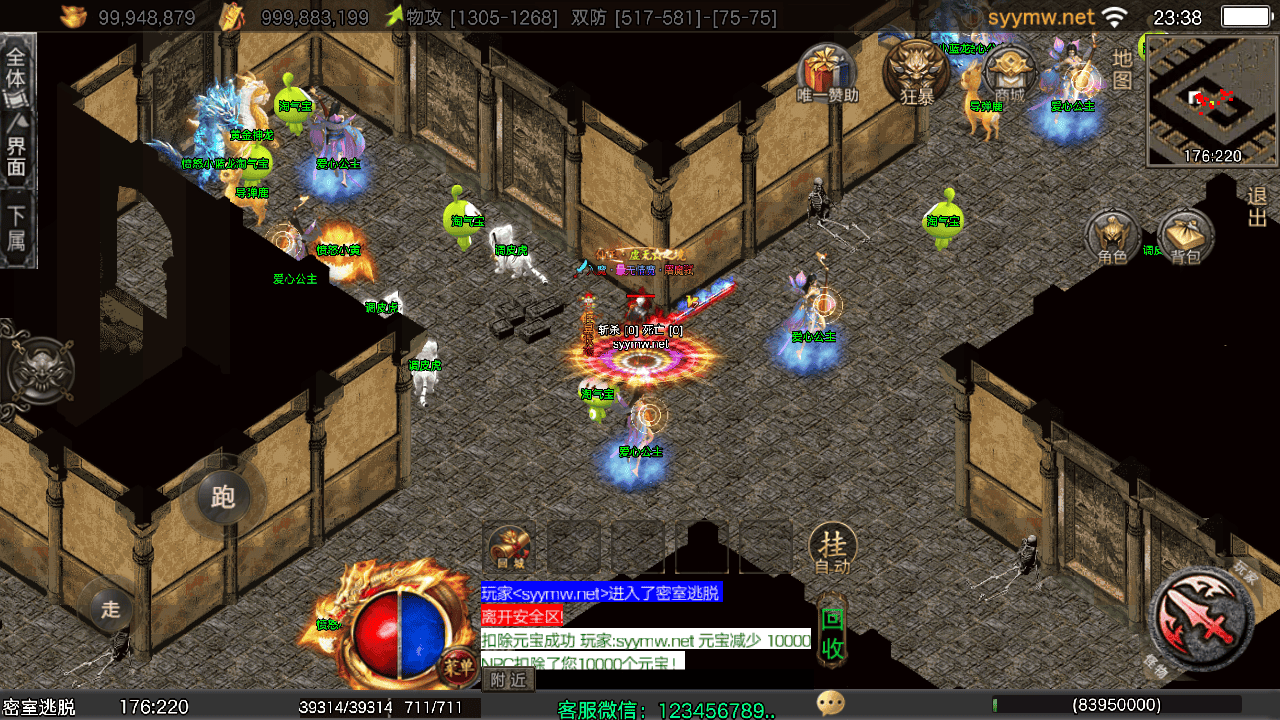
Task: Open the 地图 map label
Action: (1123, 68)
